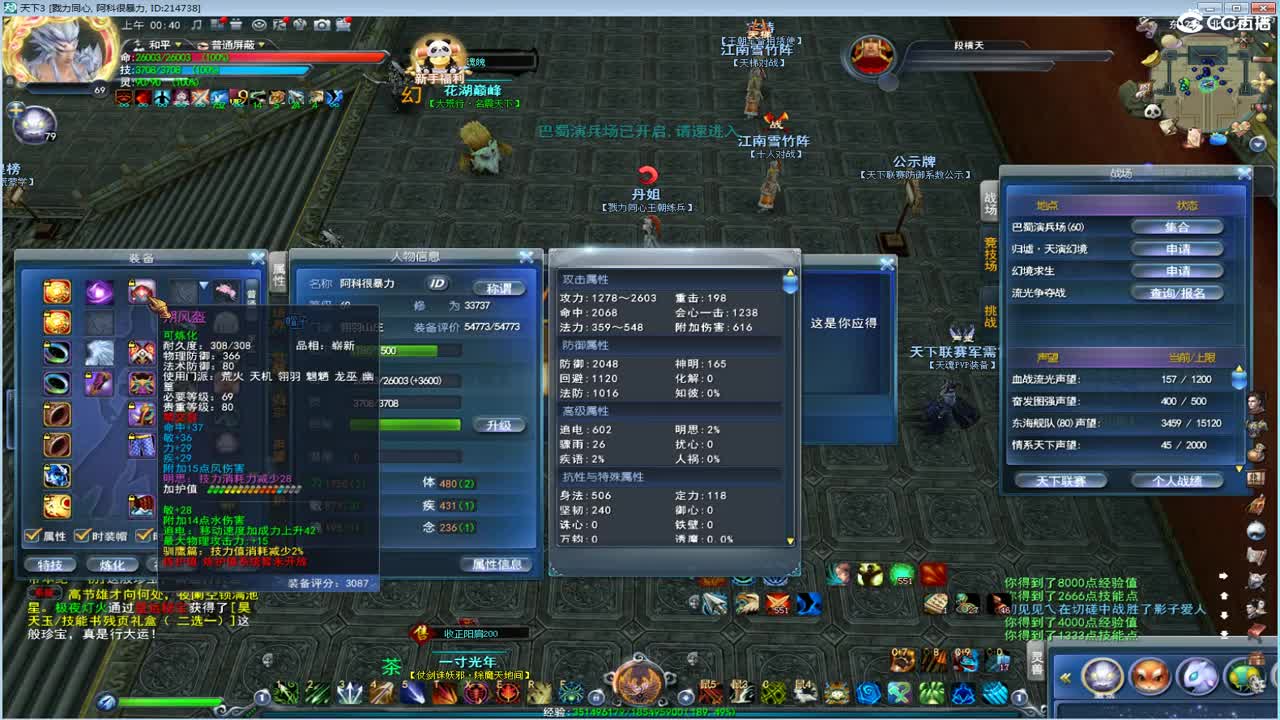Click the yellow down arrow in the 声望 list

[x=1239, y=466]
